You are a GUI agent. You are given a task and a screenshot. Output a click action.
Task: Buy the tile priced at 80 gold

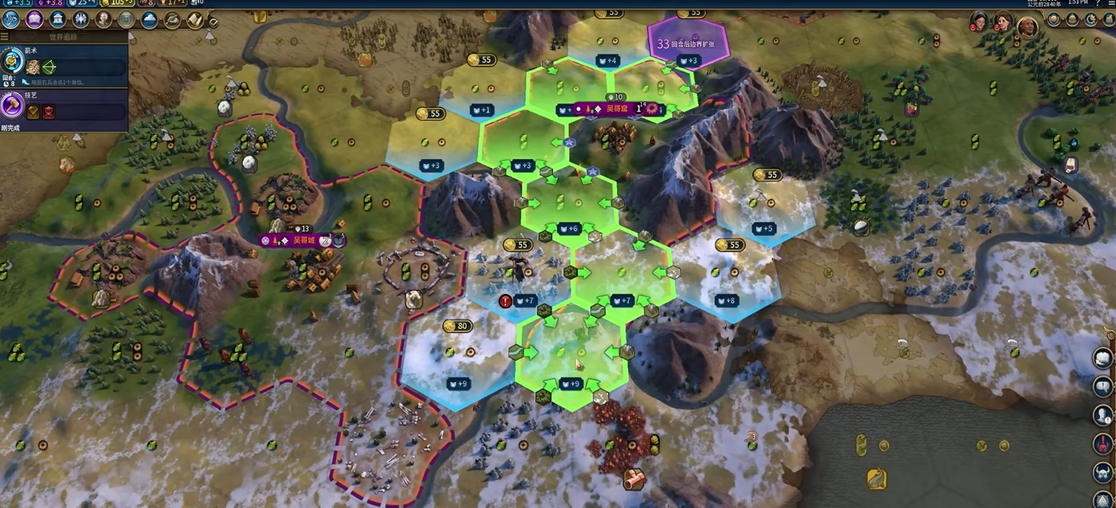(457, 327)
